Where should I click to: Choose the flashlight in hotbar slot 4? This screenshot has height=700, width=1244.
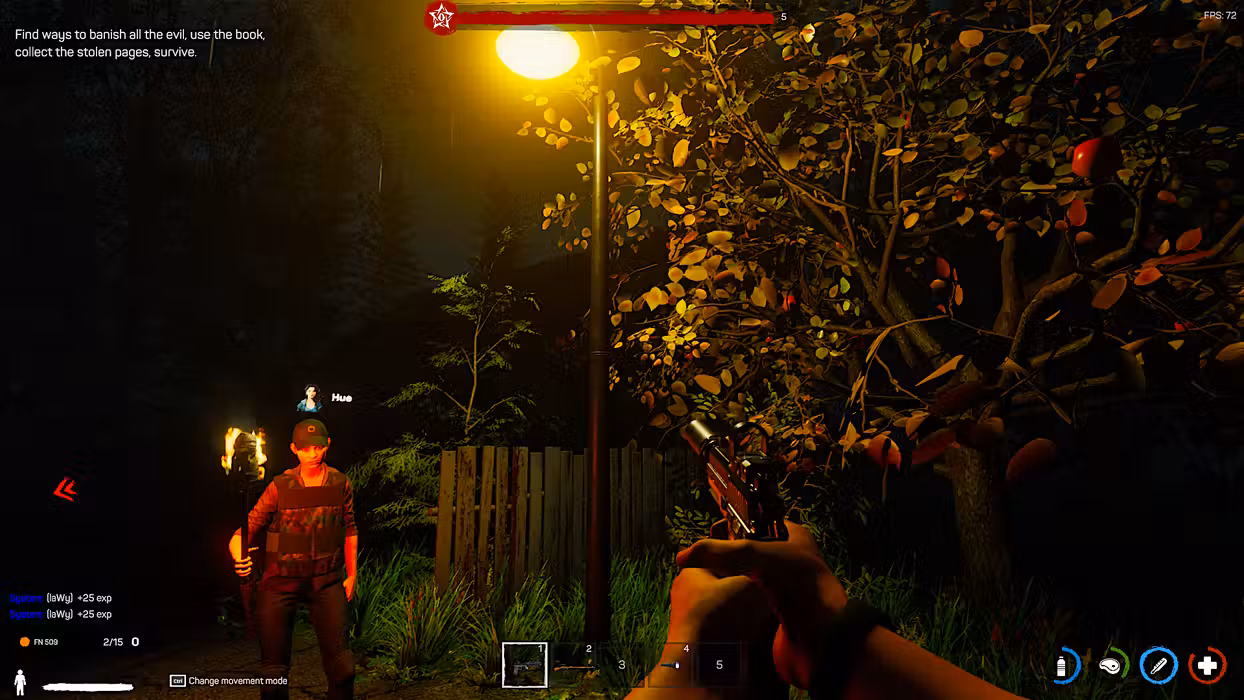(x=670, y=665)
